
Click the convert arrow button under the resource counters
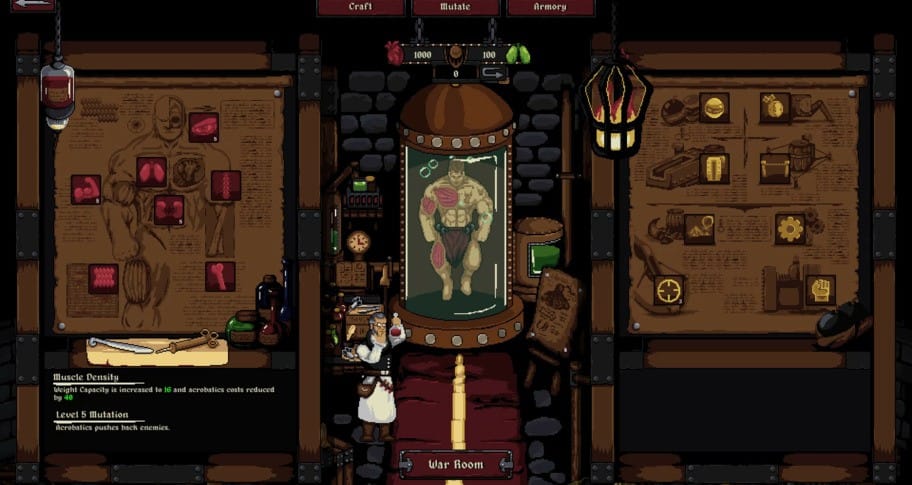493,73
